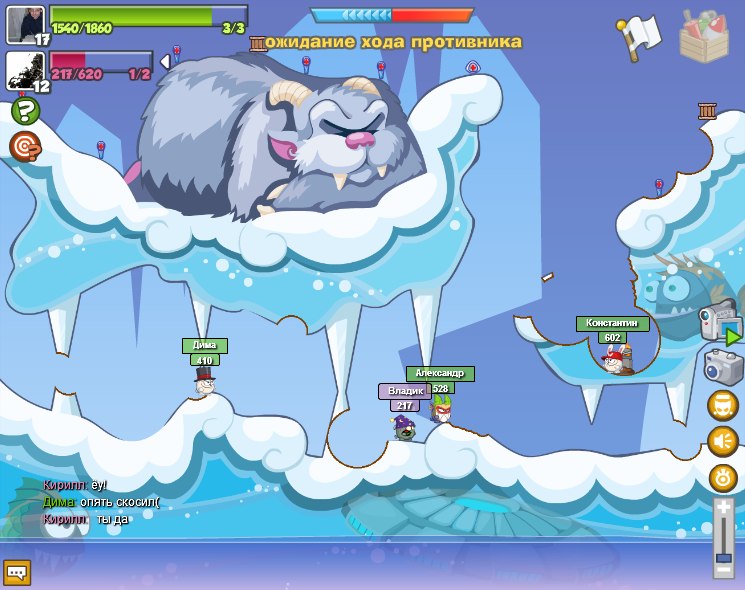Zoom in with the plus button

click(723, 509)
